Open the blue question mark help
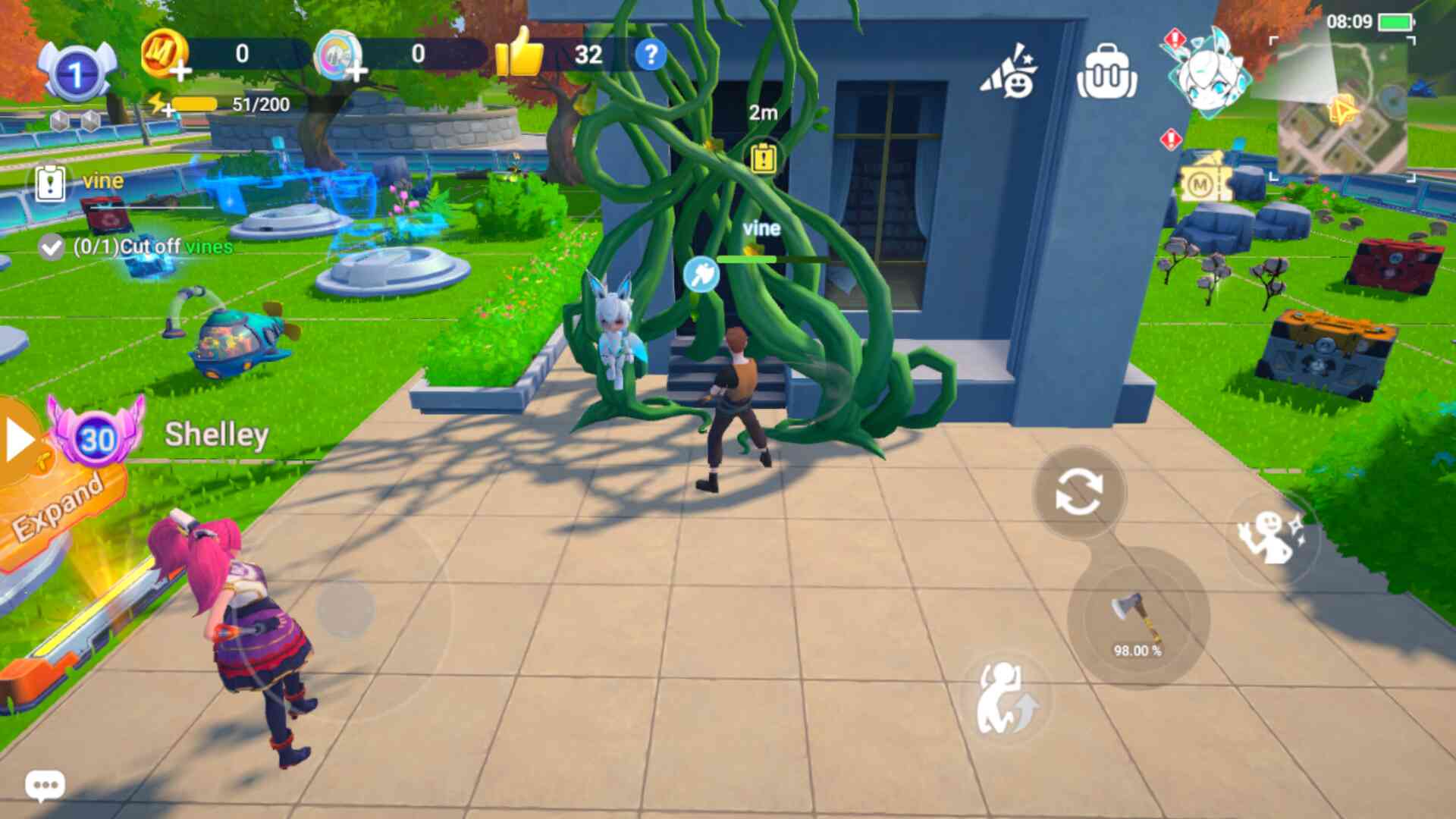This screenshot has width=1456, height=819. 650,55
